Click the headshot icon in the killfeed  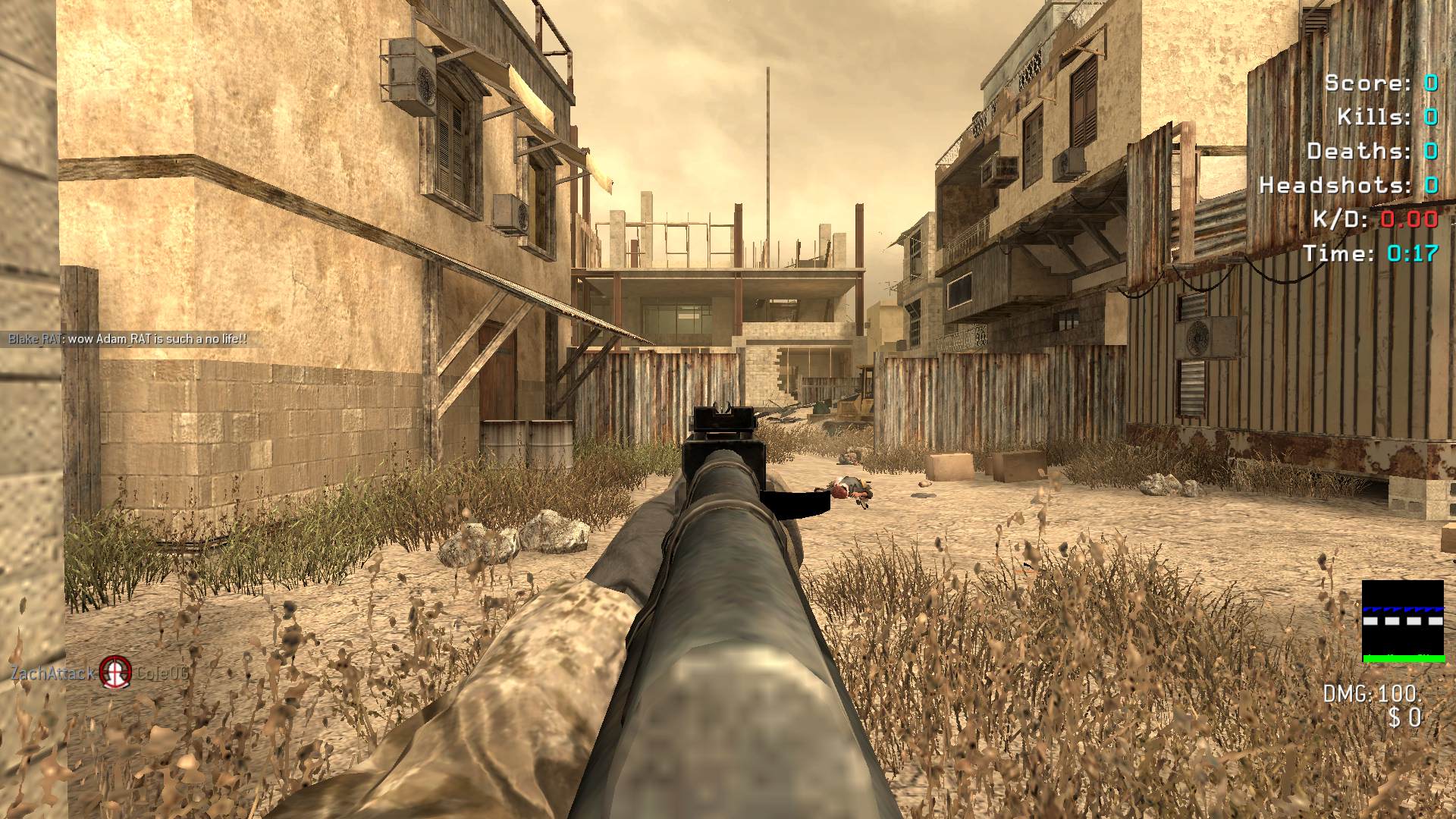pos(115,672)
